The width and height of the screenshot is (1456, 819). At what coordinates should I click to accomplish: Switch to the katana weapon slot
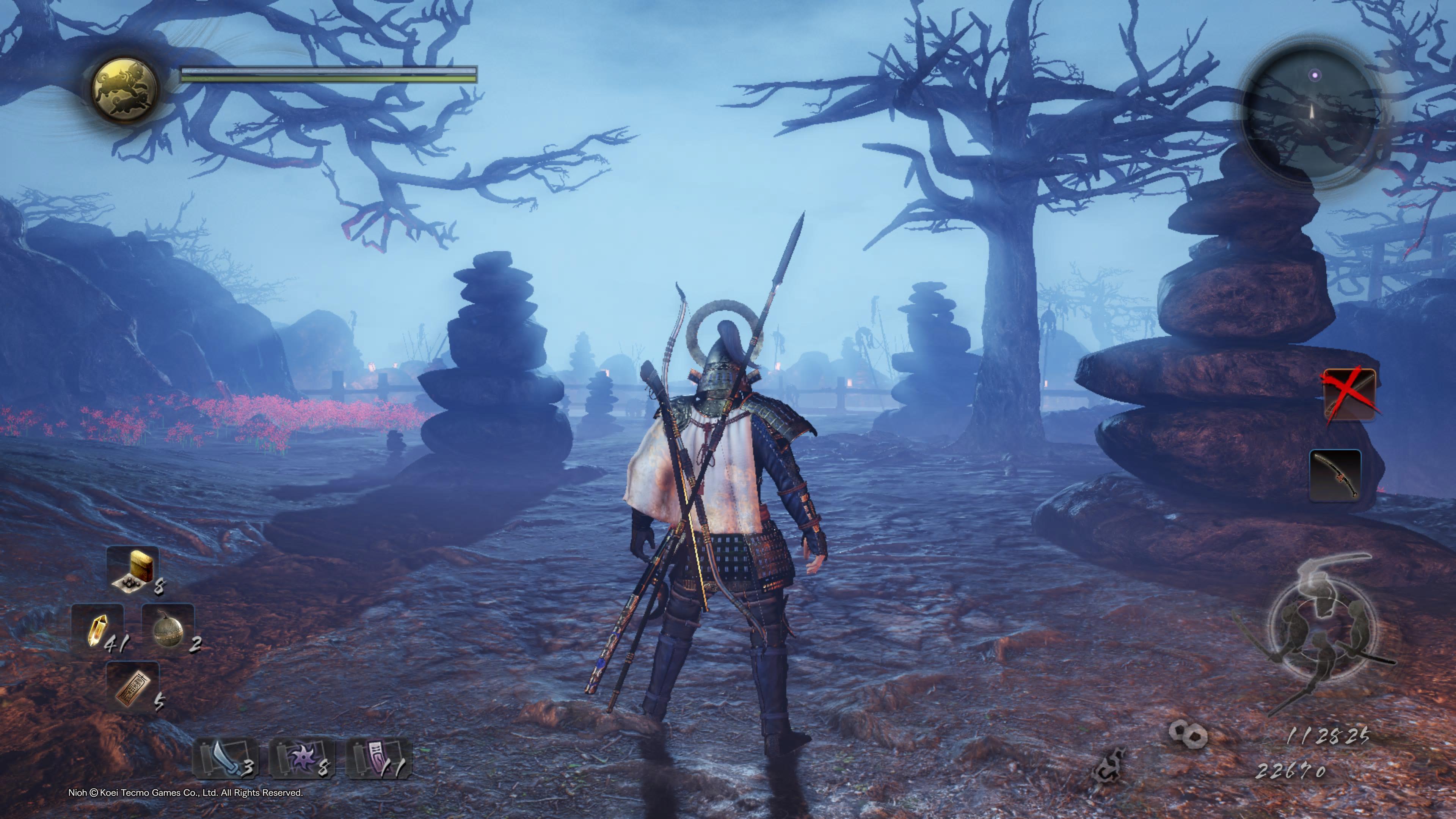point(1335,475)
